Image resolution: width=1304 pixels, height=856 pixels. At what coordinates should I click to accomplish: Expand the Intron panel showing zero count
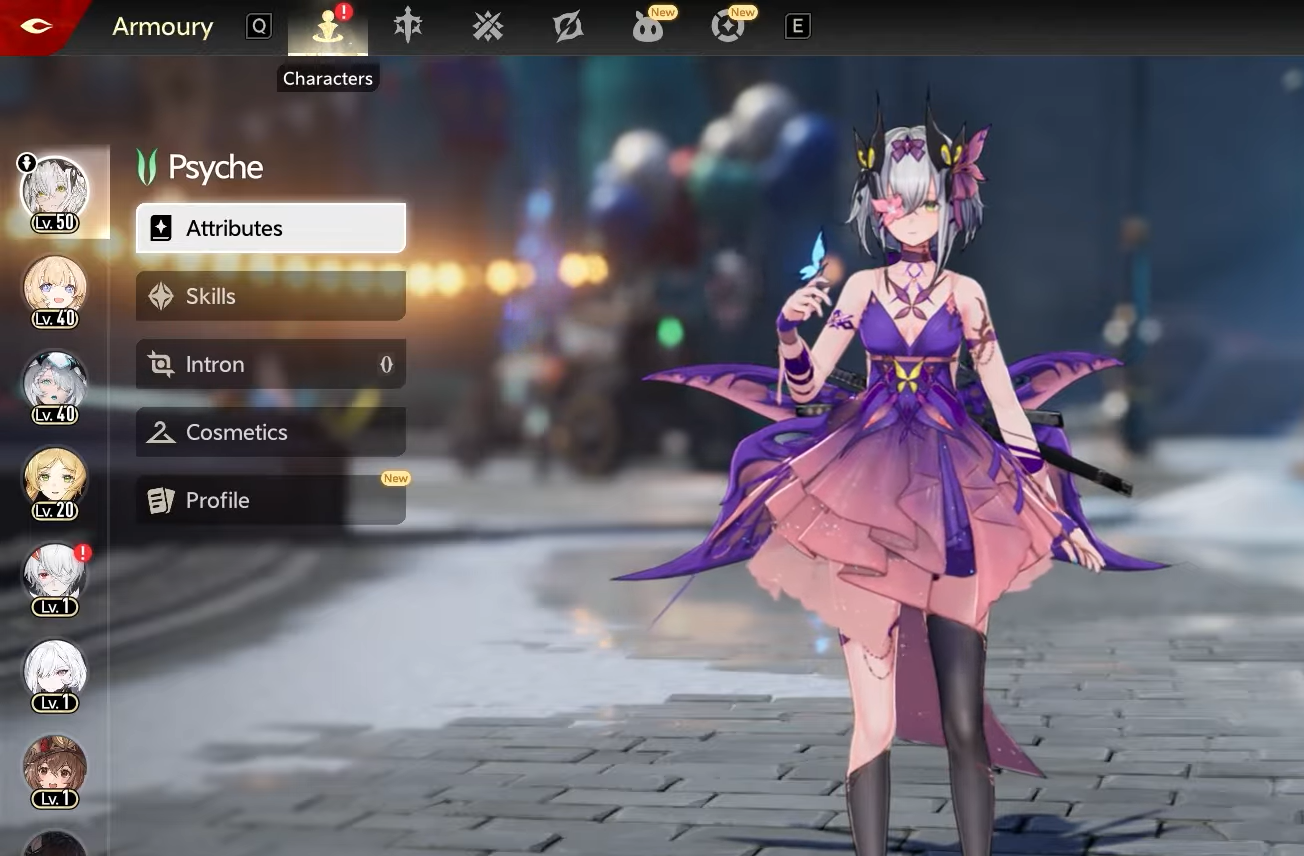(270, 364)
